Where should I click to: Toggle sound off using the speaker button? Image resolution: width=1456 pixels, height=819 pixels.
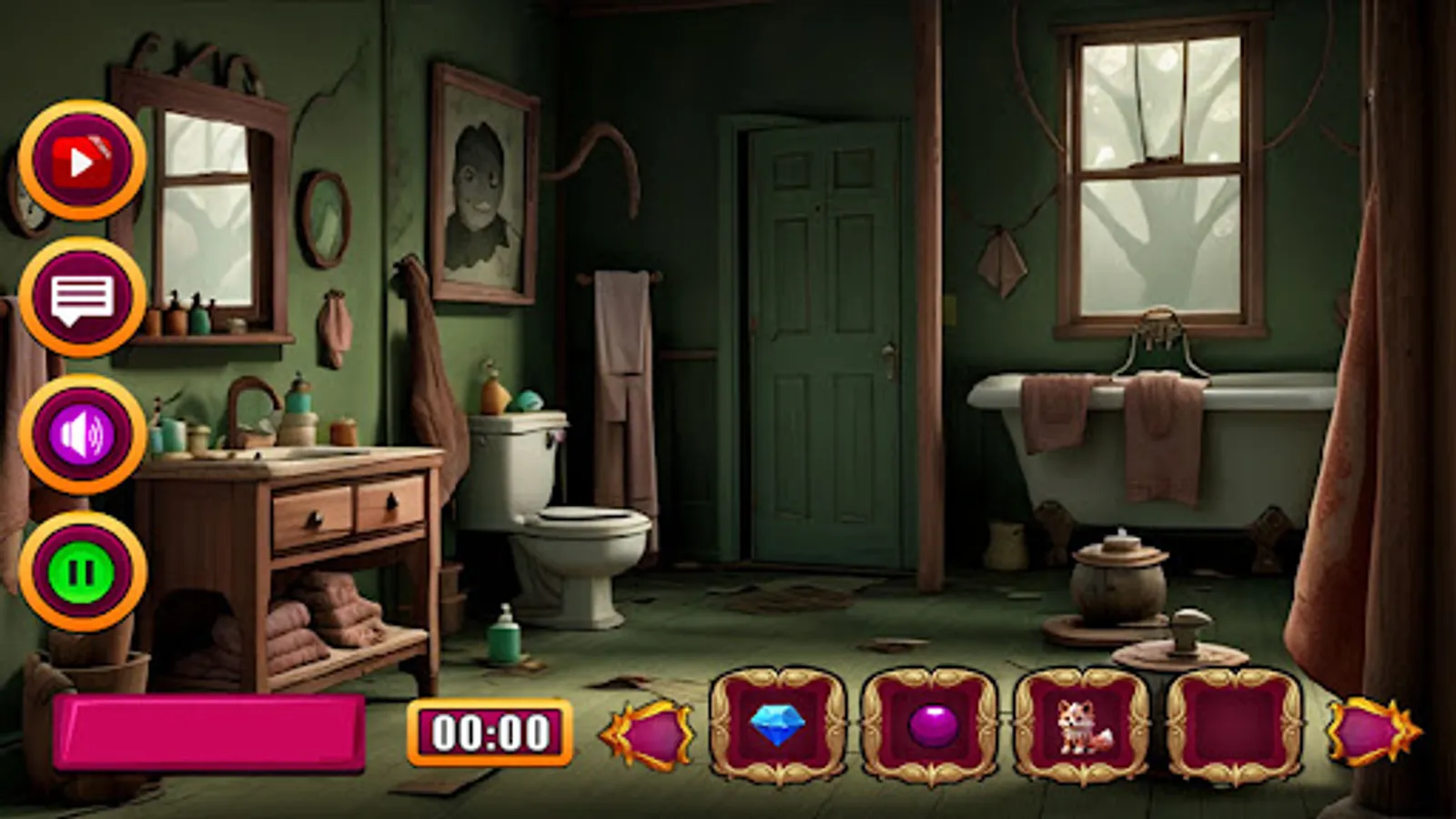82,435
